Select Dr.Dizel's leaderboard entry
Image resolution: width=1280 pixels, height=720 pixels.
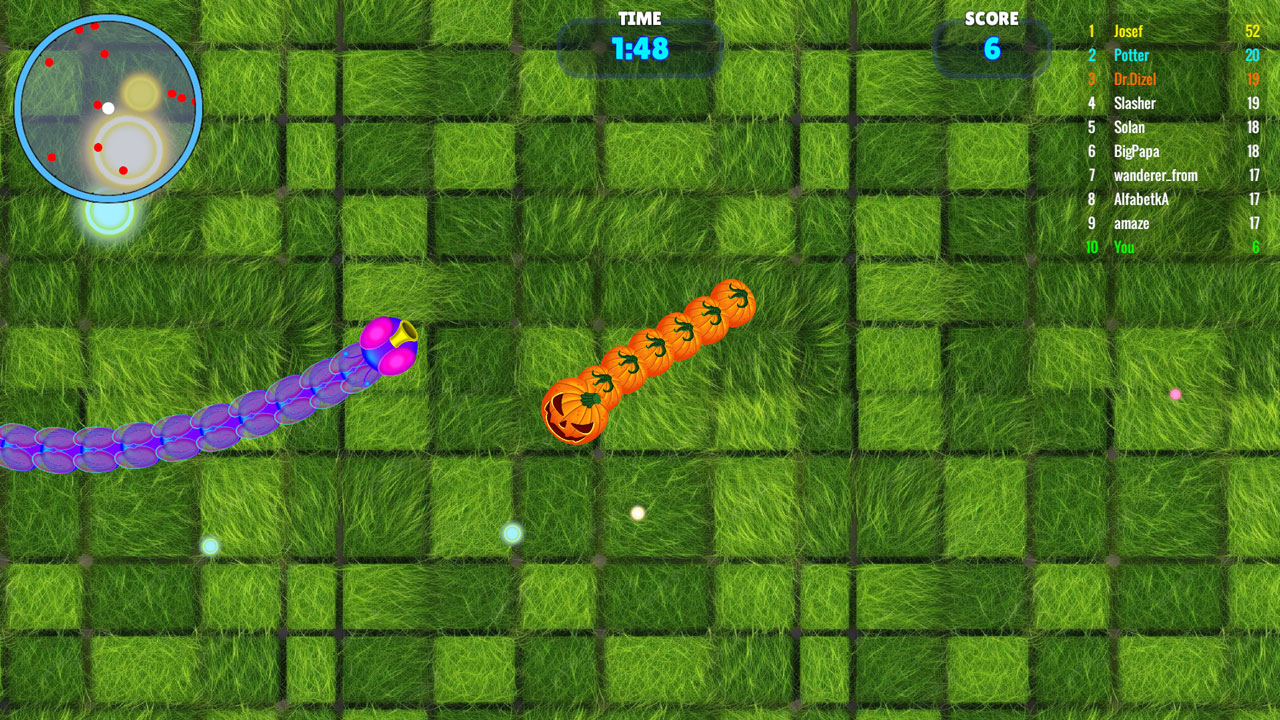point(1134,79)
